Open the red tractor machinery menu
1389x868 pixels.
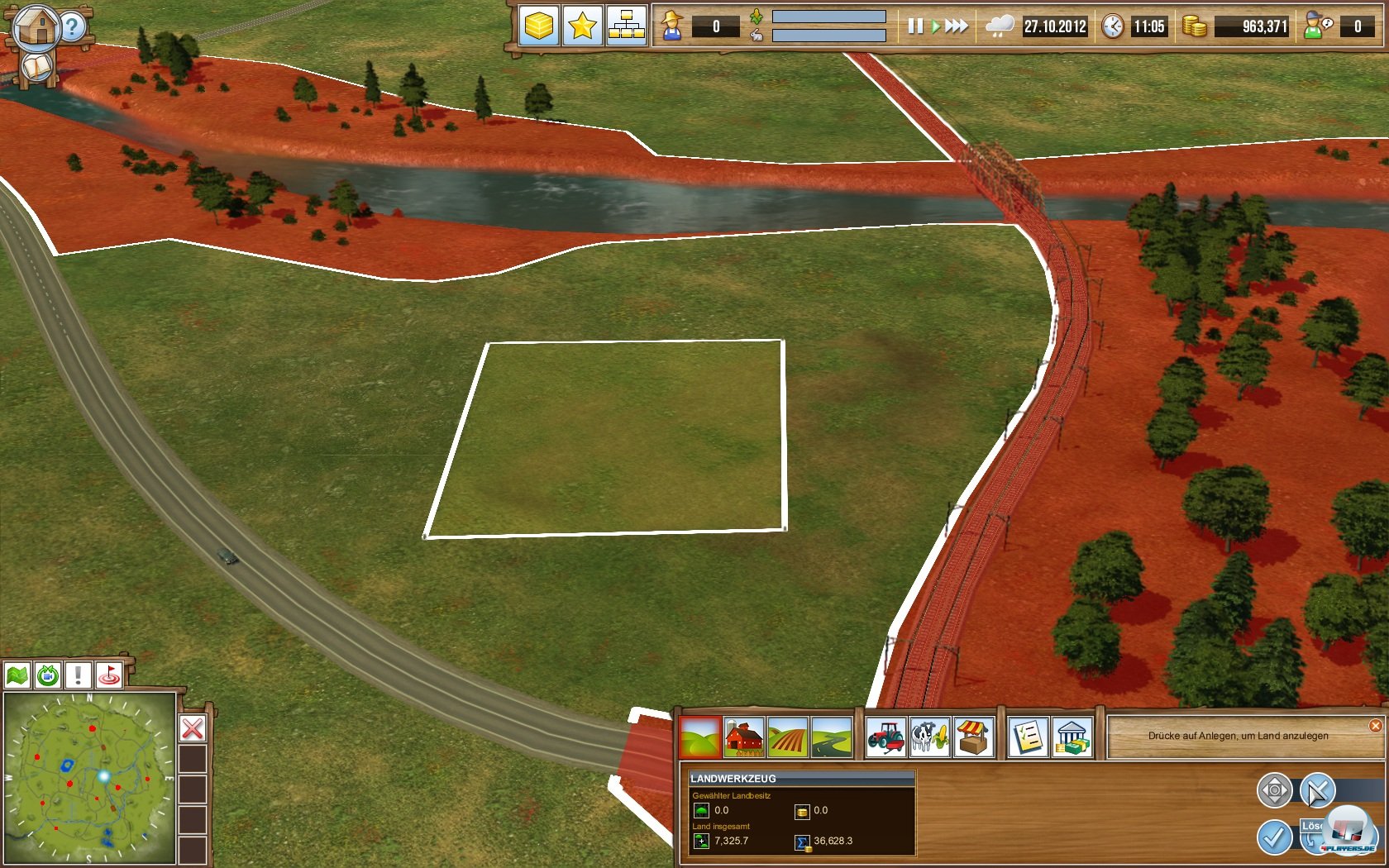[885, 736]
